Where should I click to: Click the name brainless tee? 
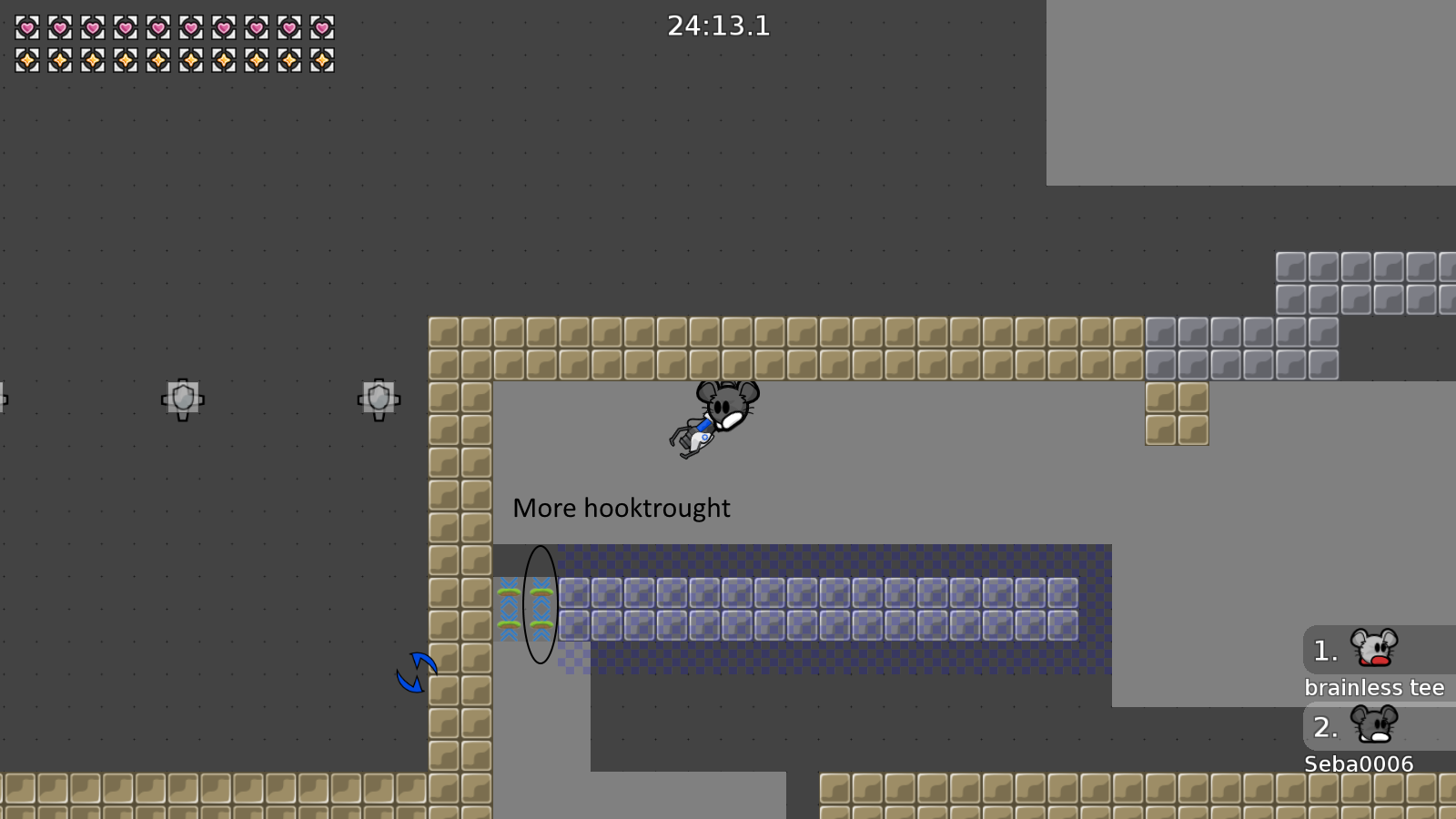(1375, 688)
